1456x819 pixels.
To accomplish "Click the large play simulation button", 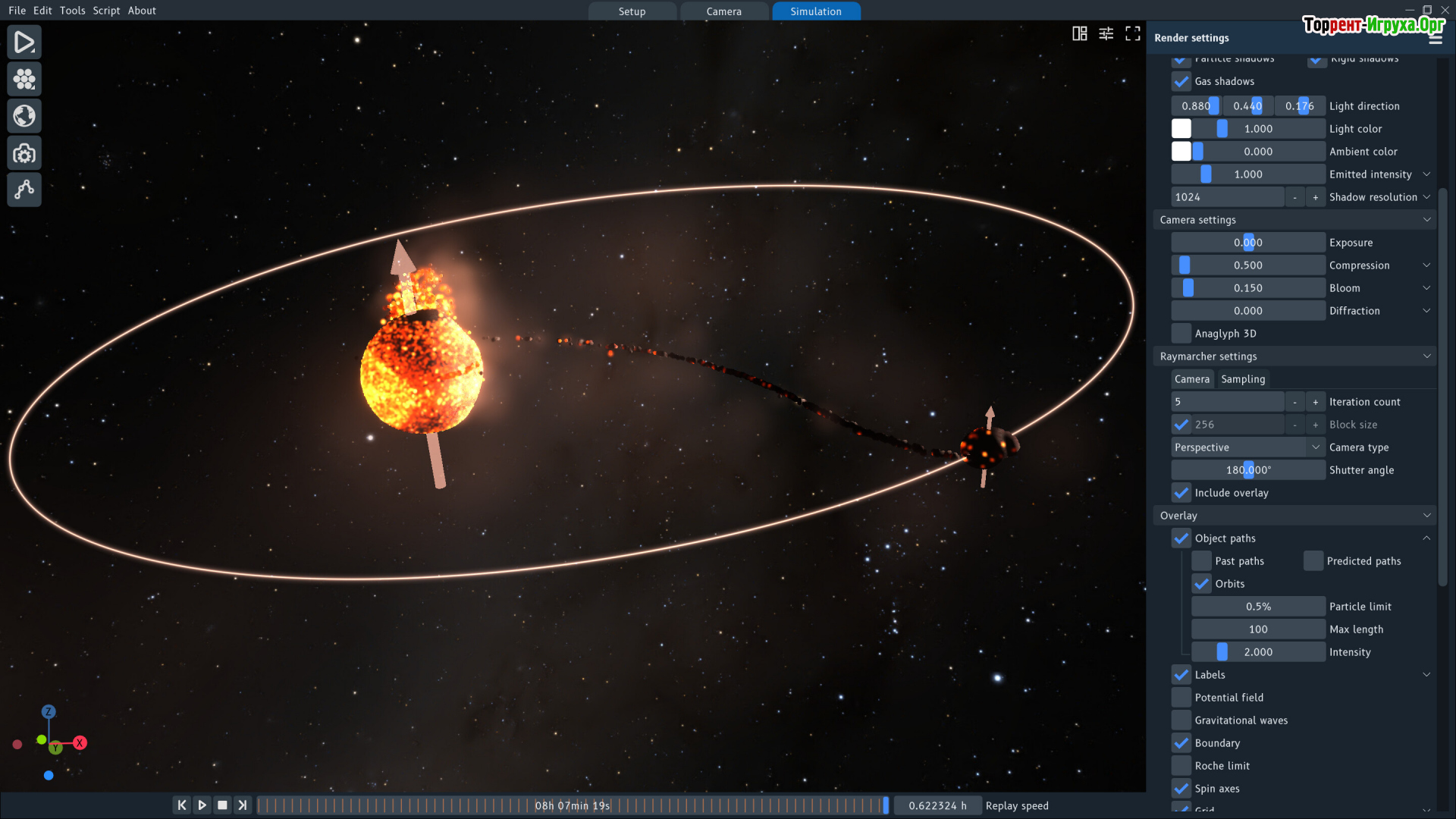I will [x=24, y=42].
